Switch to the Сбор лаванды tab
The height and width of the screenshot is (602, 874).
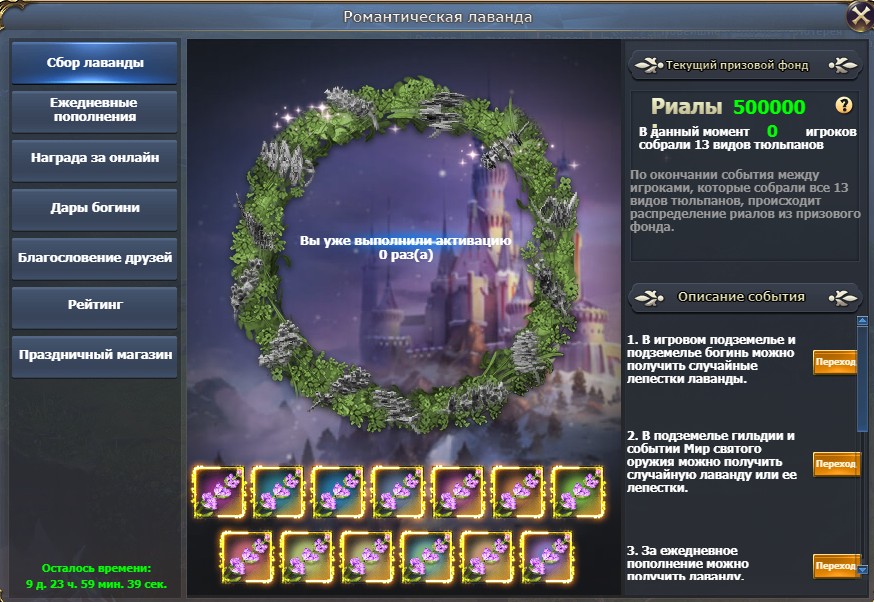pos(95,63)
